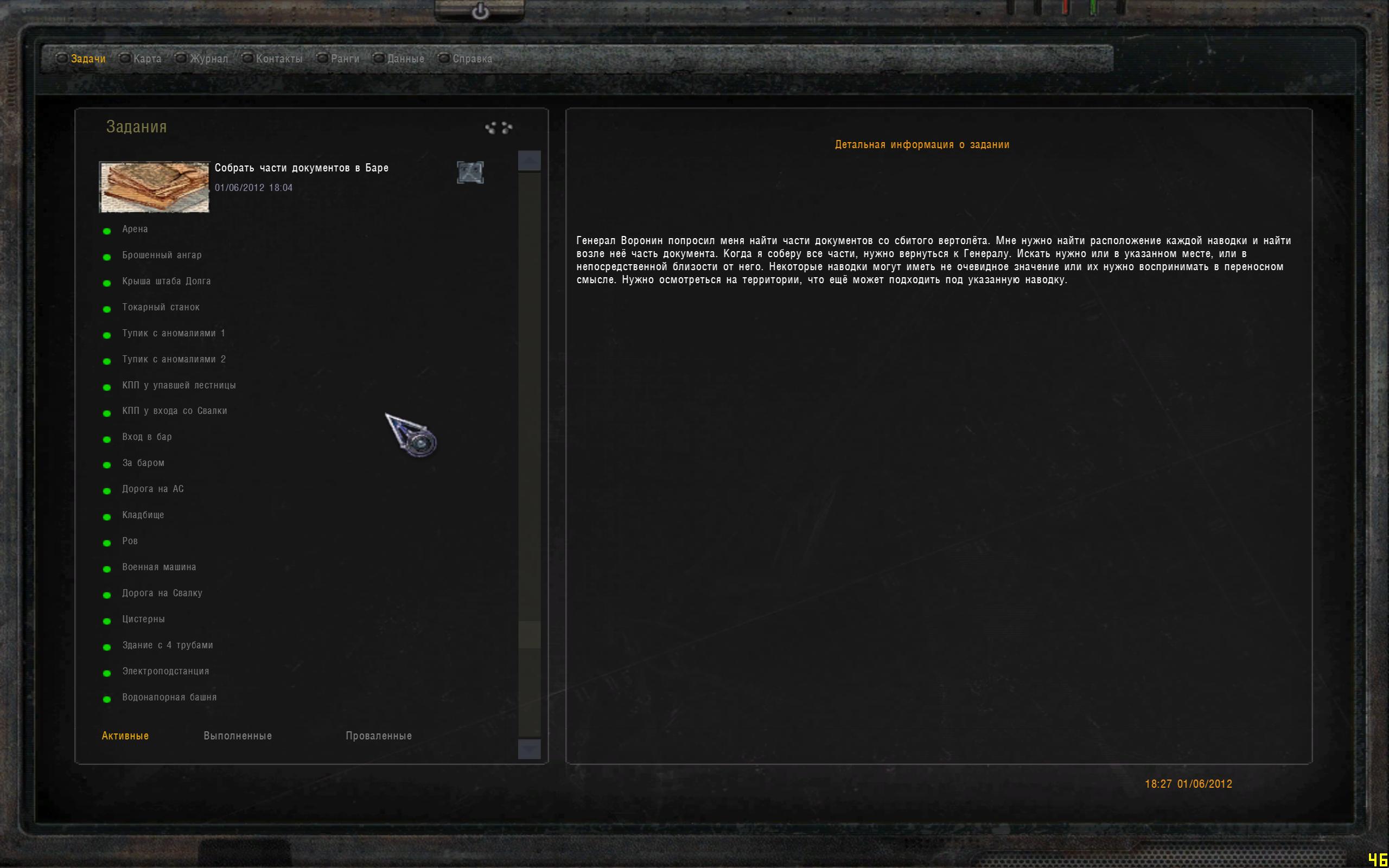
Task: Open the Справка tab
Action: click(x=472, y=59)
